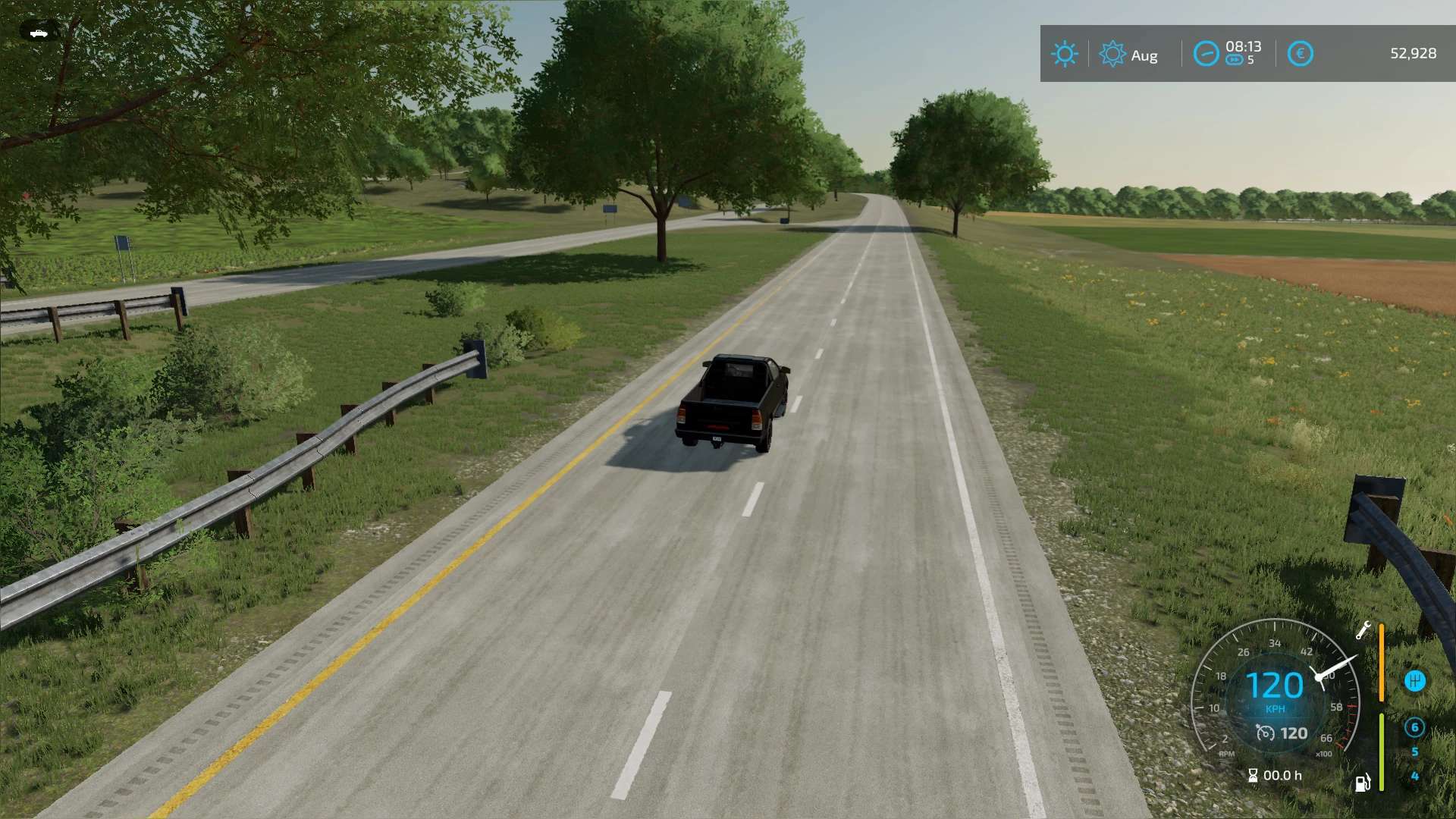The height and width of the screenshot is (819, 1456).
Task: Click the clock time-scale icon
Action: point(1206,54)
